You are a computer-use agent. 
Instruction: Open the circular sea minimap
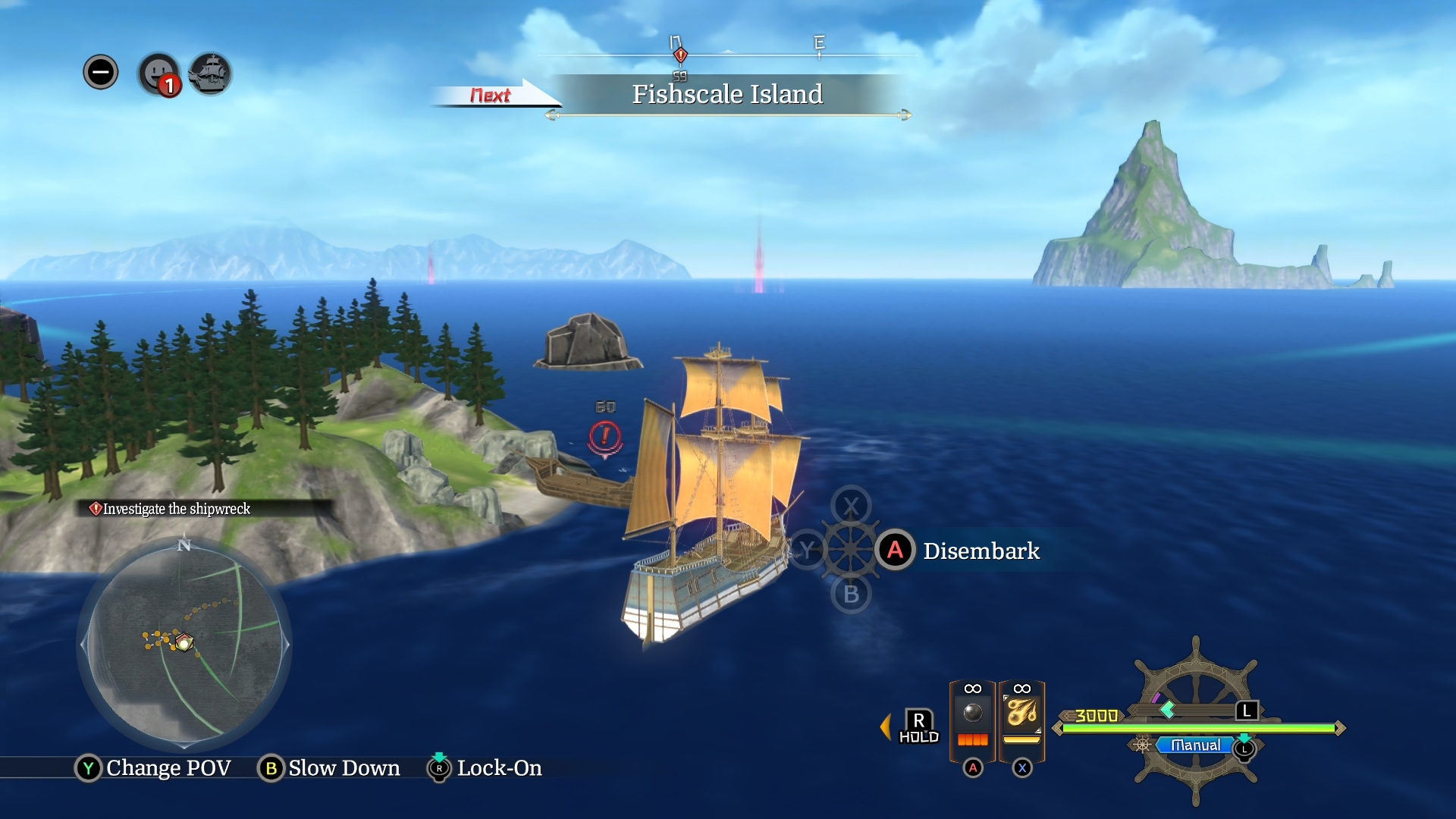[x=184, y=644]
